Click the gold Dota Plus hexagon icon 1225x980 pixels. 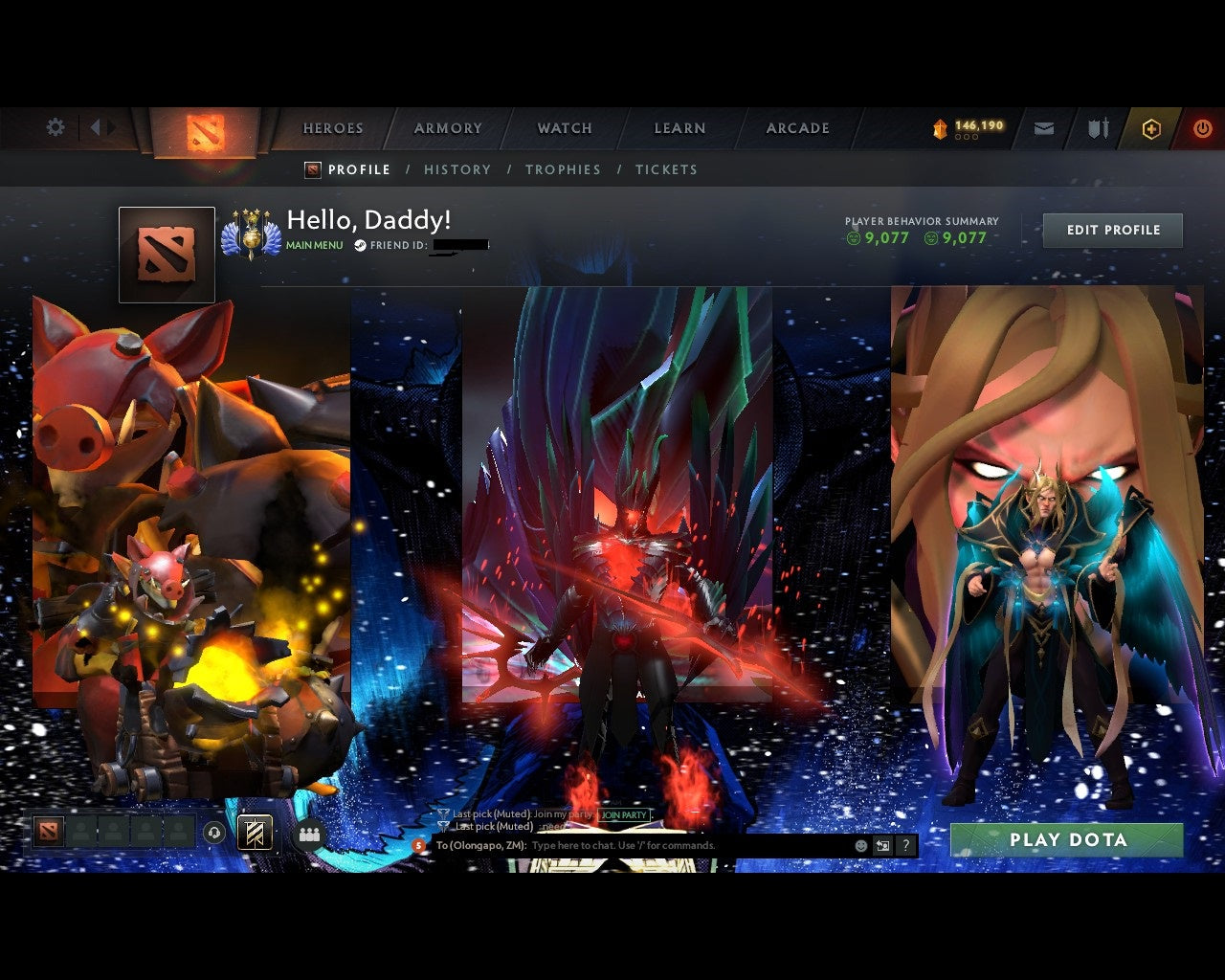(x=1151, y=127)
